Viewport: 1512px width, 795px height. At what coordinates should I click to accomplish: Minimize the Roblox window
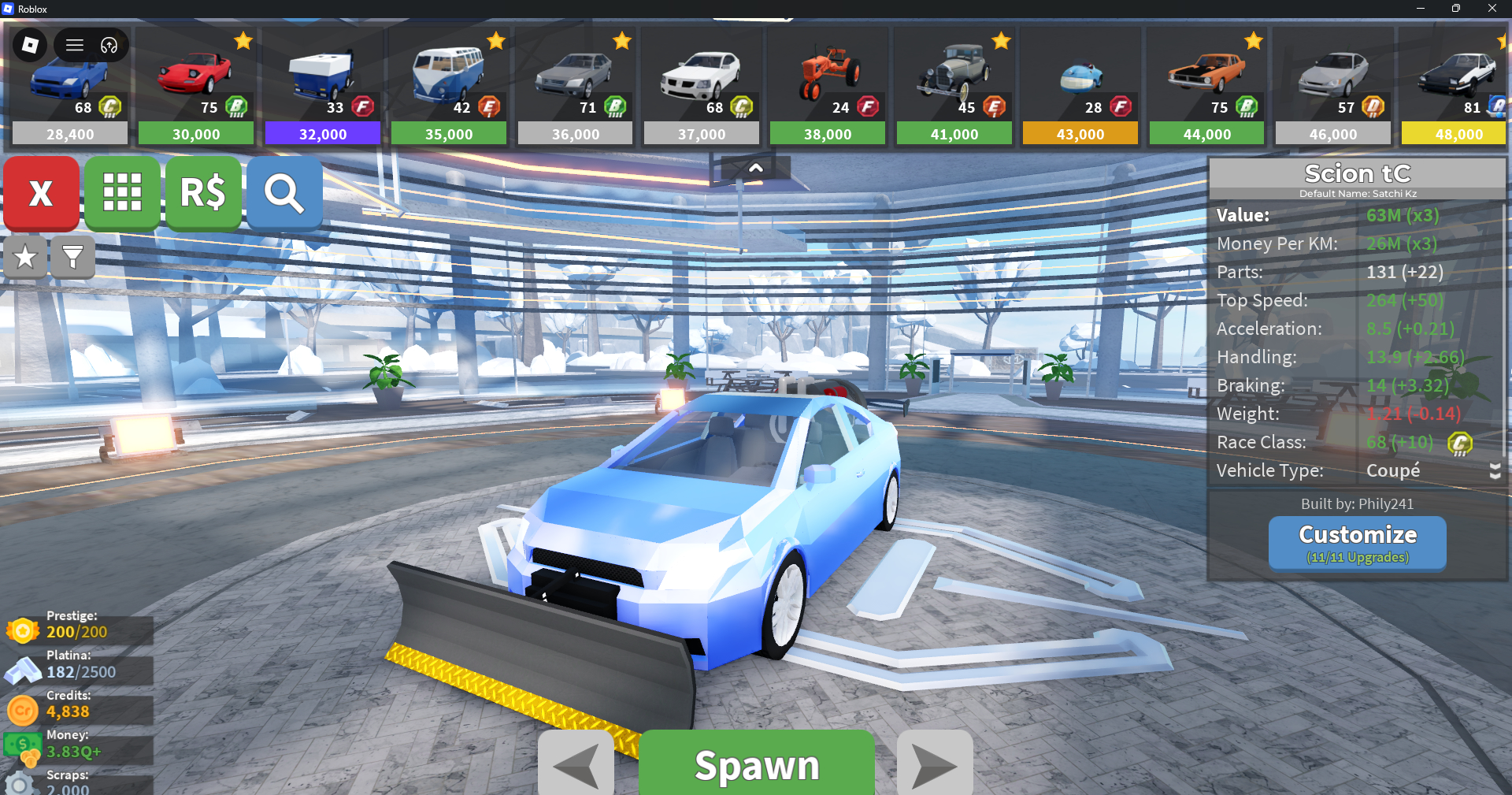pos(1420,9)
